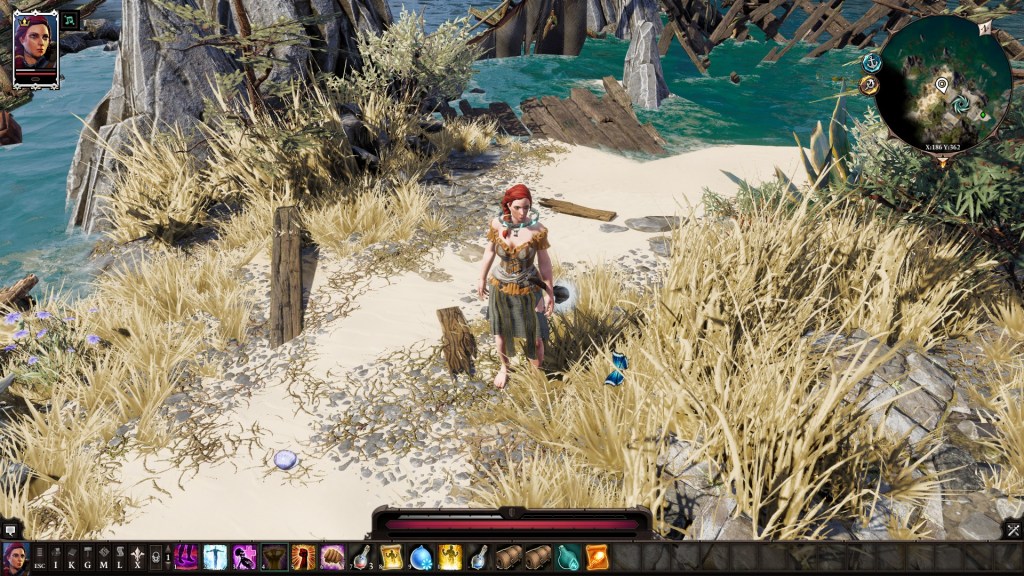Use the blue glowing figure skill
Screen dimensions: 1024x576
pyautogui.click(x=215, y=557)
